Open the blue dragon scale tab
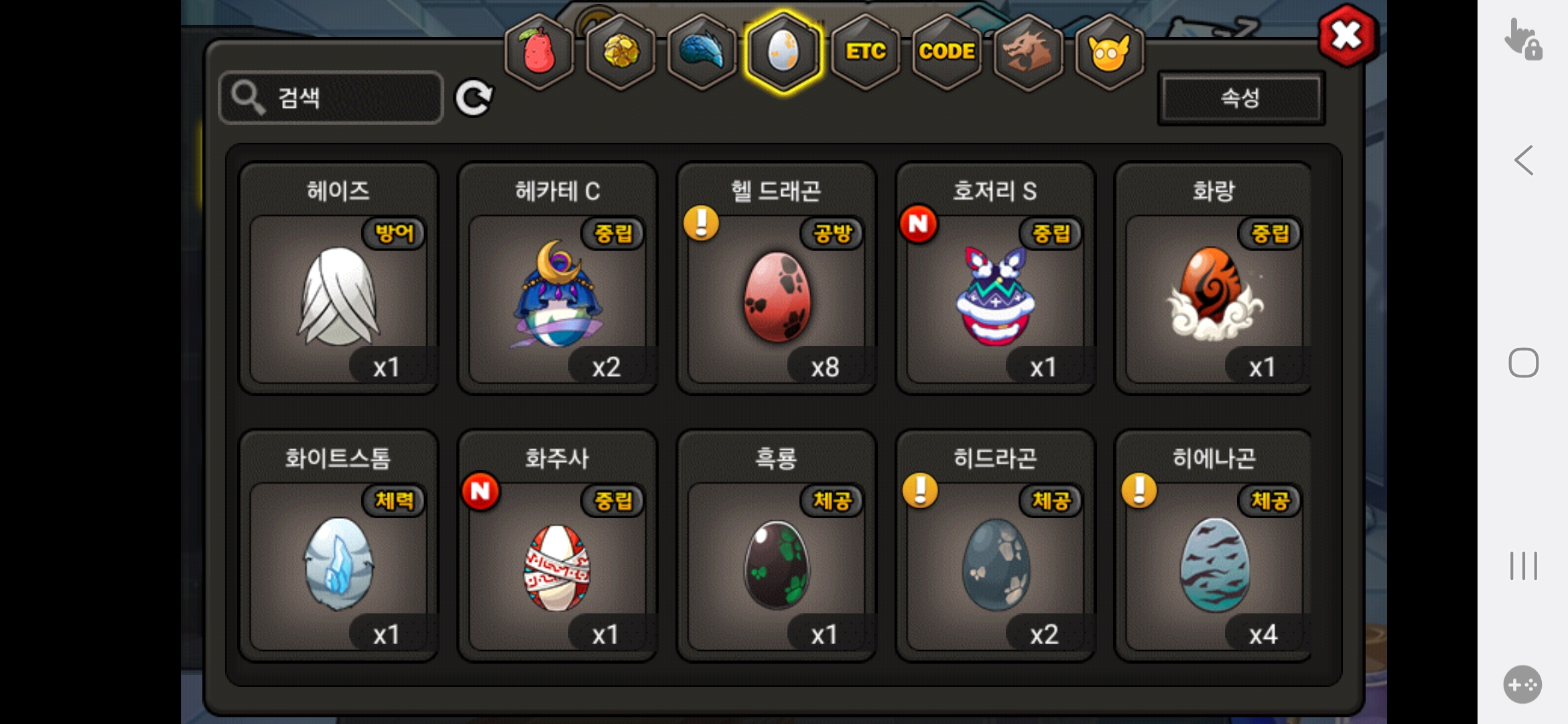This screenshot has height=724, width=1568. (702, 52)
